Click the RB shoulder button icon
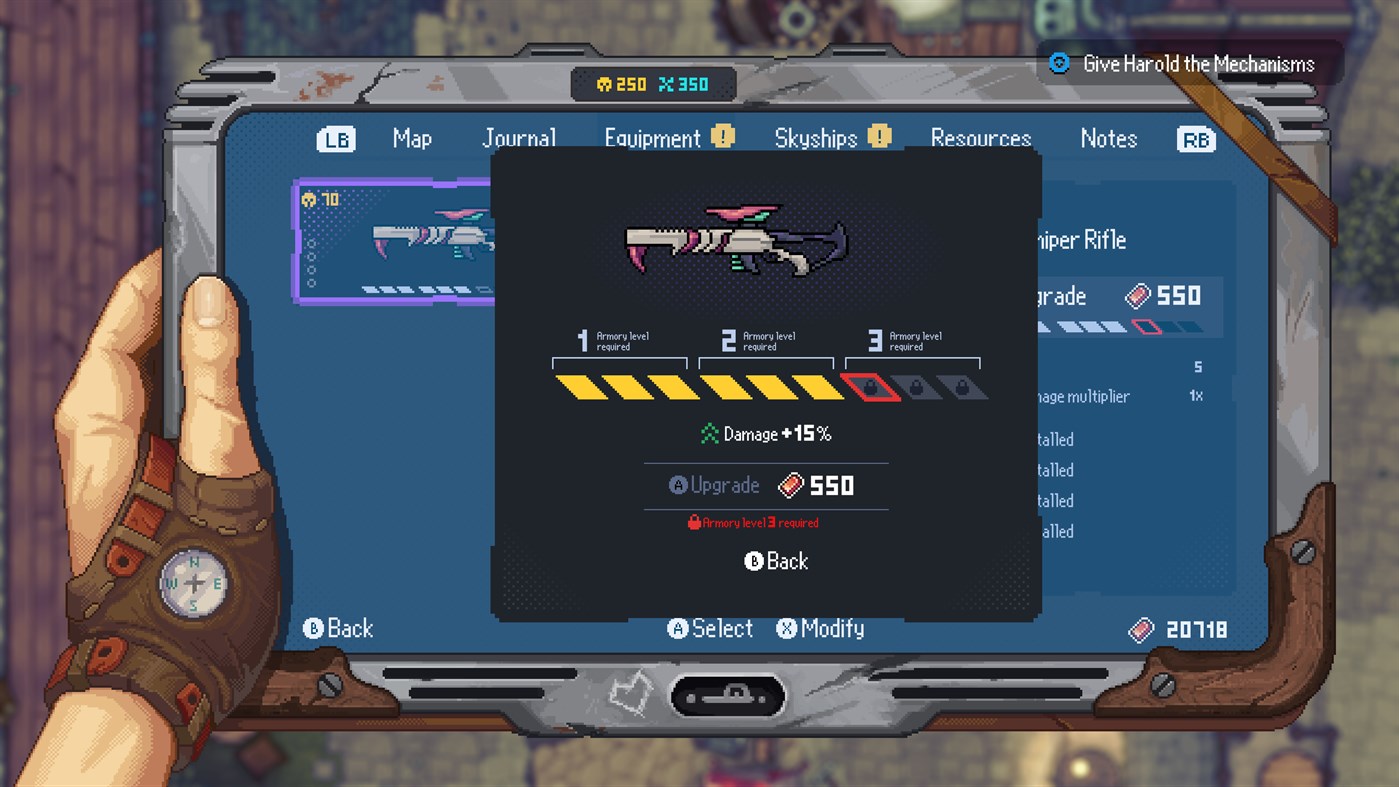The image size is (1399, 787). pyautogui.click(x=1196, y=139)
